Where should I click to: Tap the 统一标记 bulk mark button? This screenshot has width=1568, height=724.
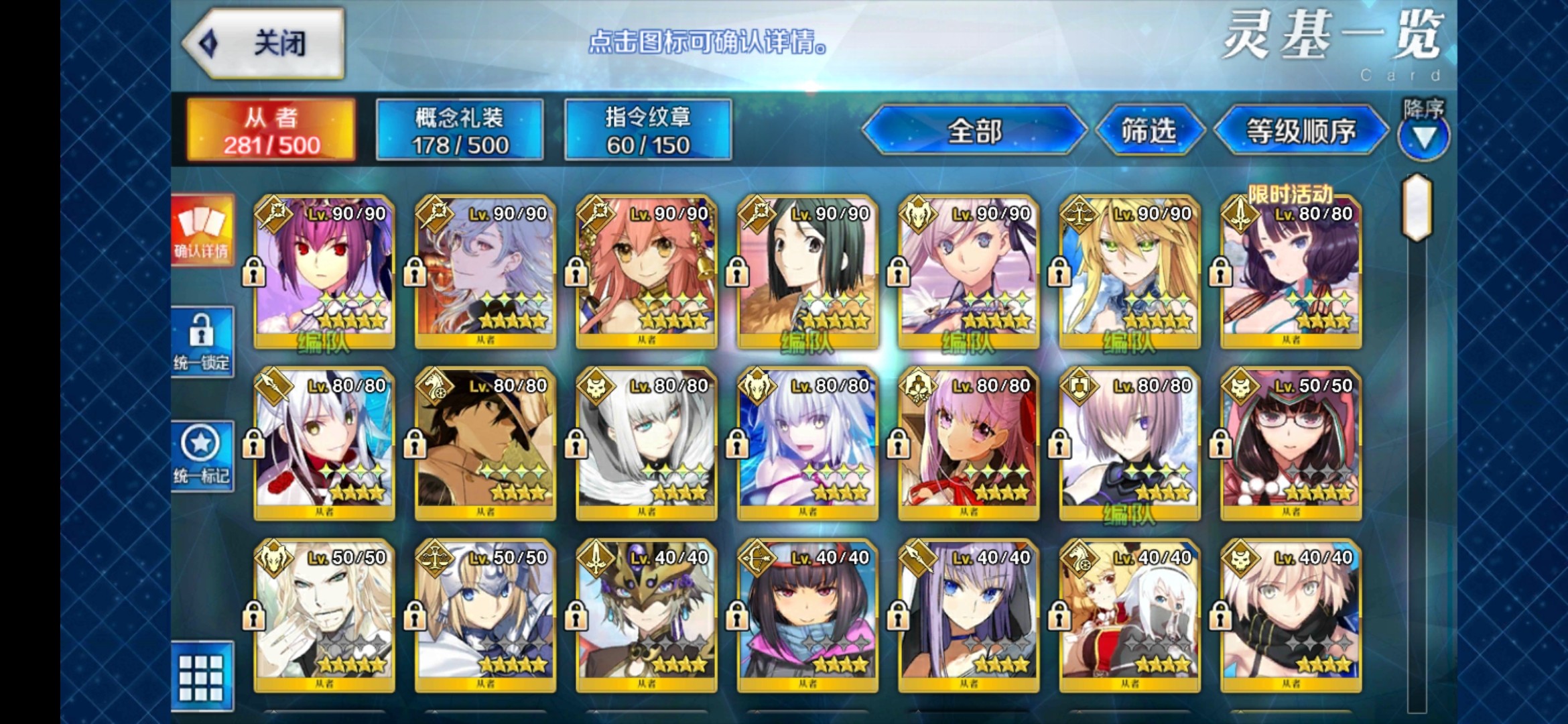point(202,456)
